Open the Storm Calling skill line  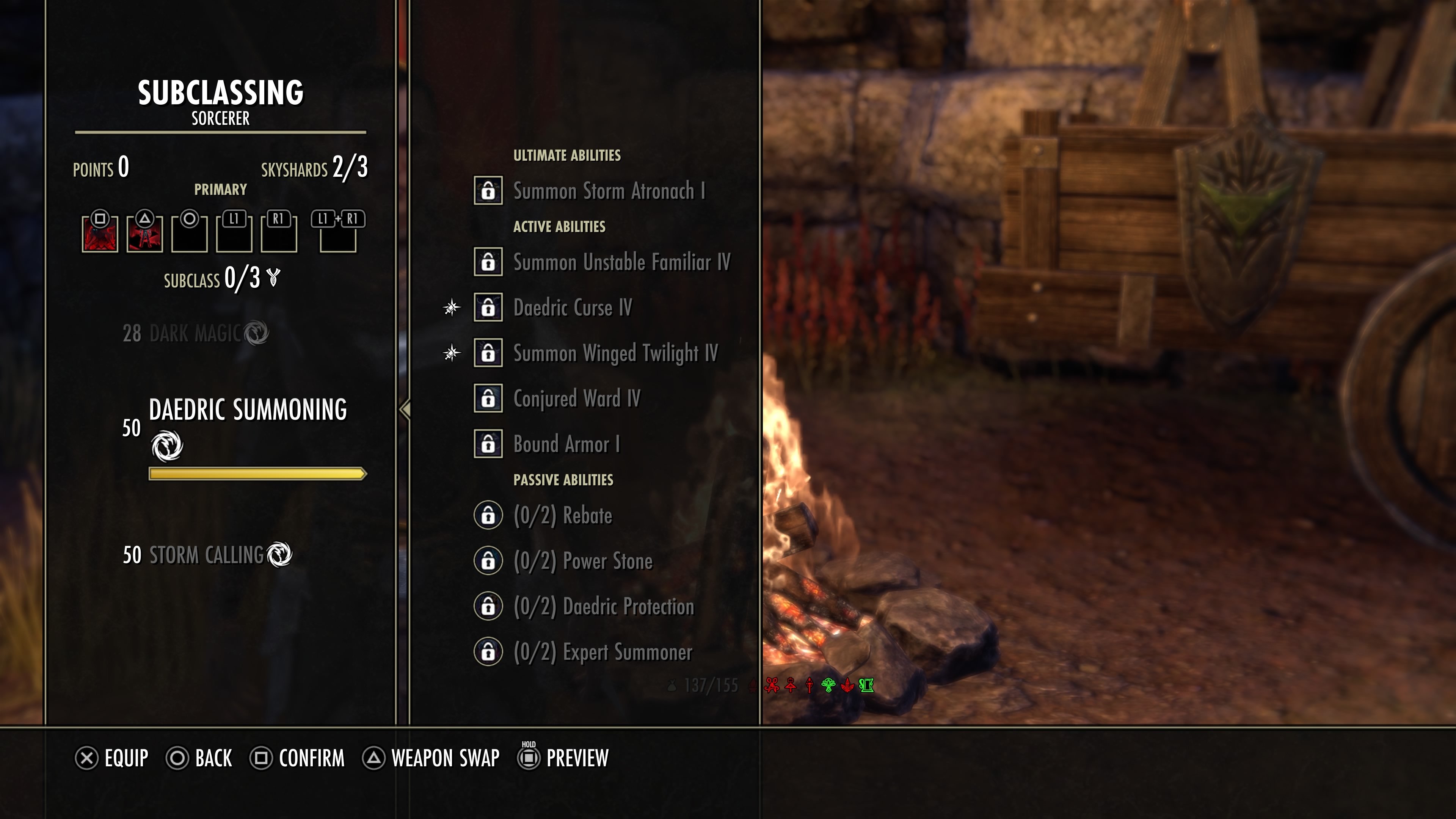[x=206, y=555]
